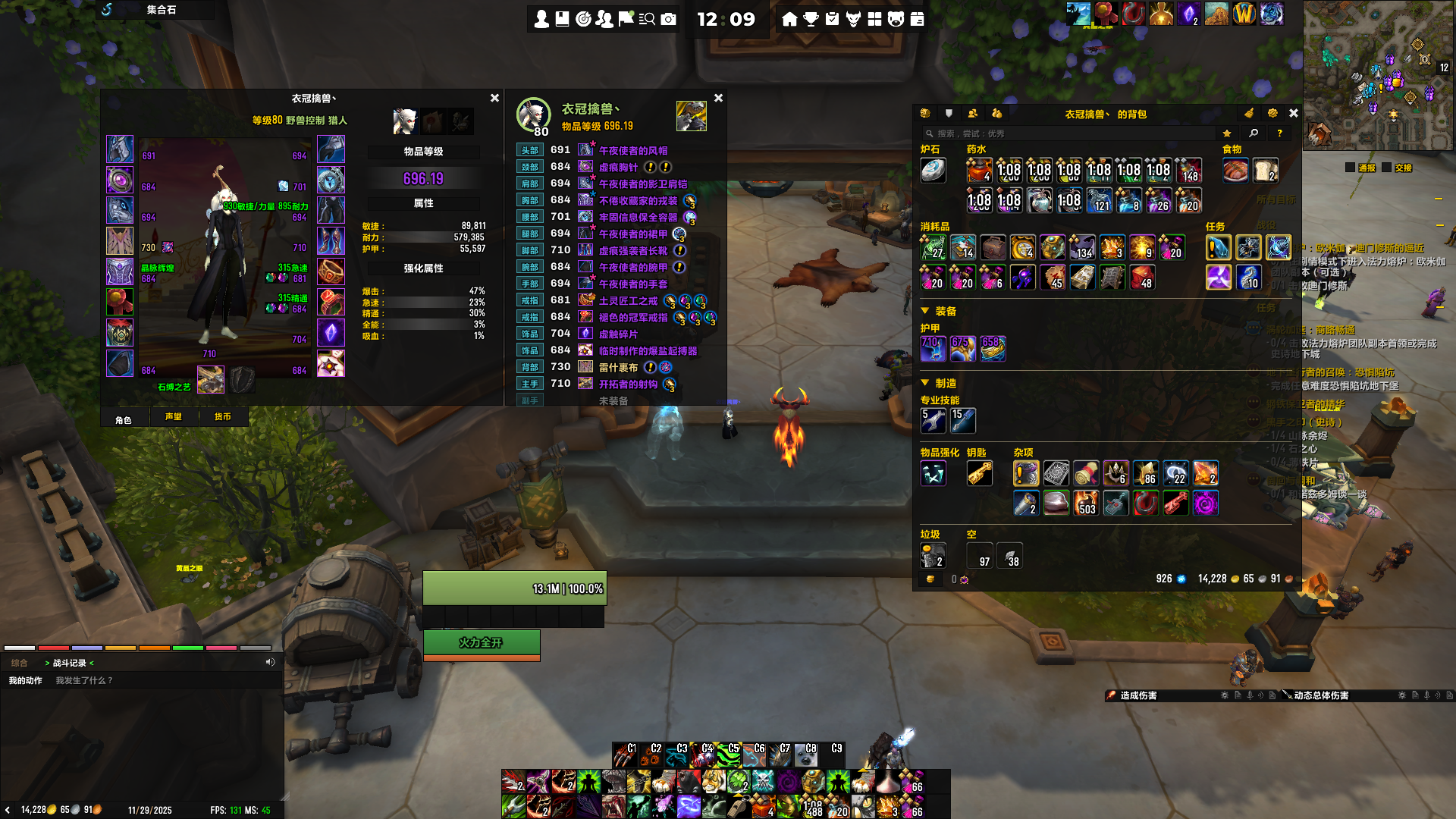This screenshot has height=819, width=1456.
Task: Select the golden key item in bag
Action: point(979,473)
